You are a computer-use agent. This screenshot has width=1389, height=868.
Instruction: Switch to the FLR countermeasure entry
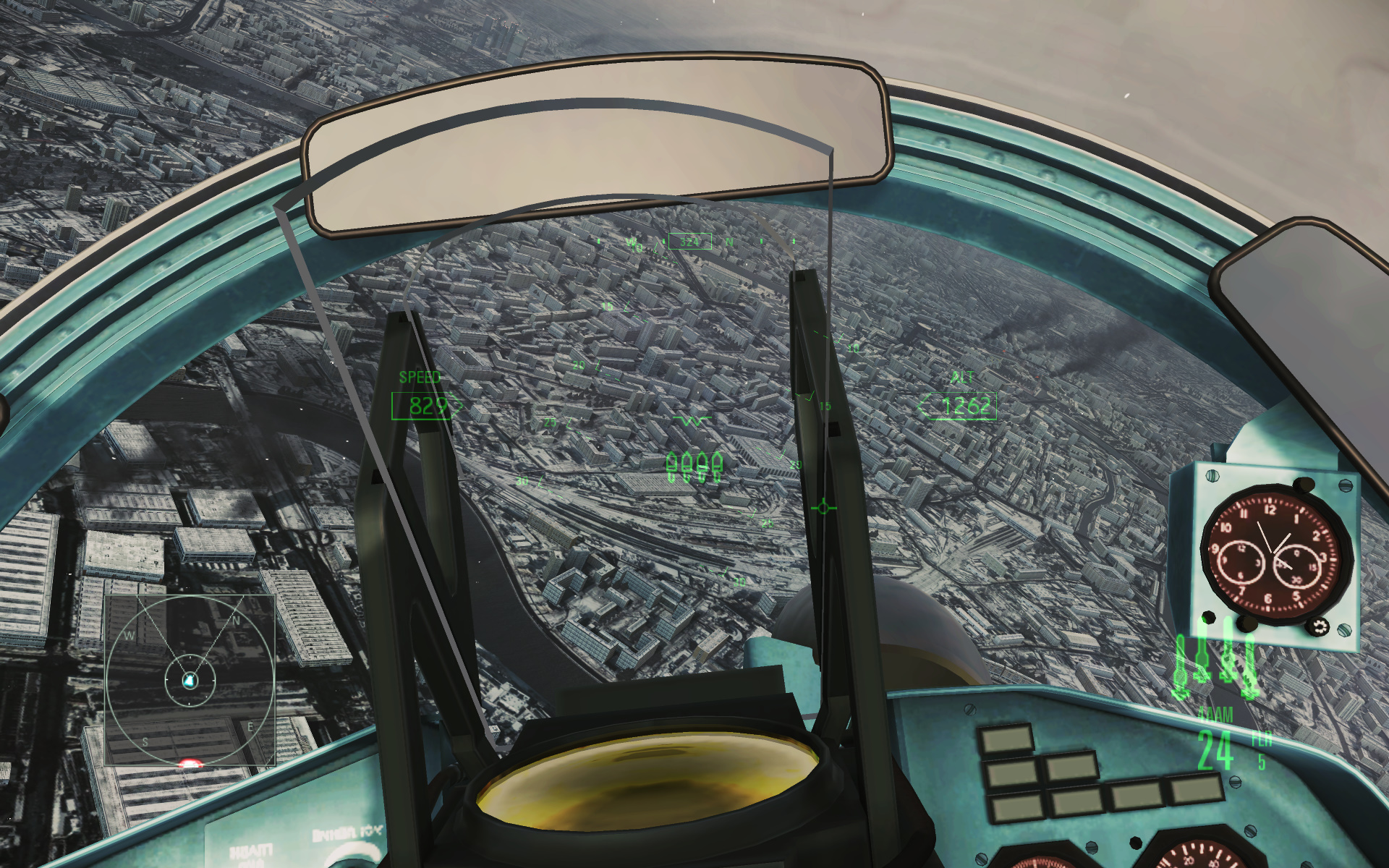coord(1261,739)
